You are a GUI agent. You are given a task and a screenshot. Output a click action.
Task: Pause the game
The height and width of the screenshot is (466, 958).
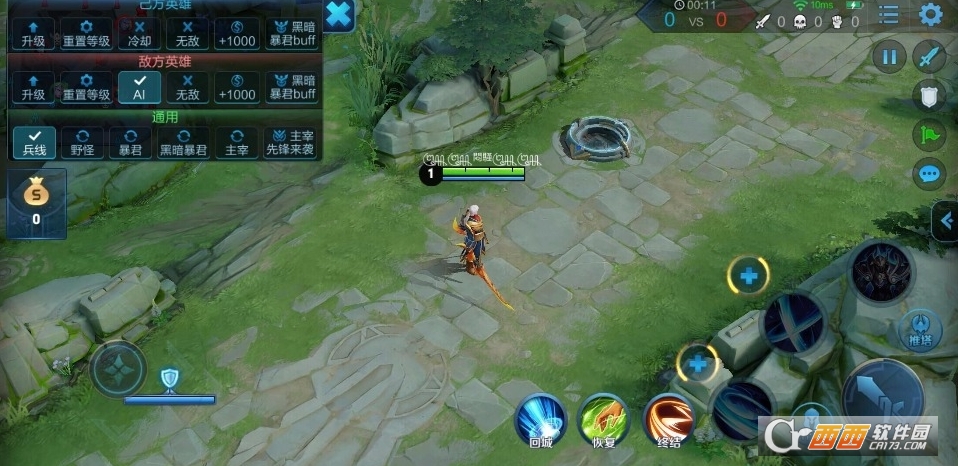coord(888,56)
